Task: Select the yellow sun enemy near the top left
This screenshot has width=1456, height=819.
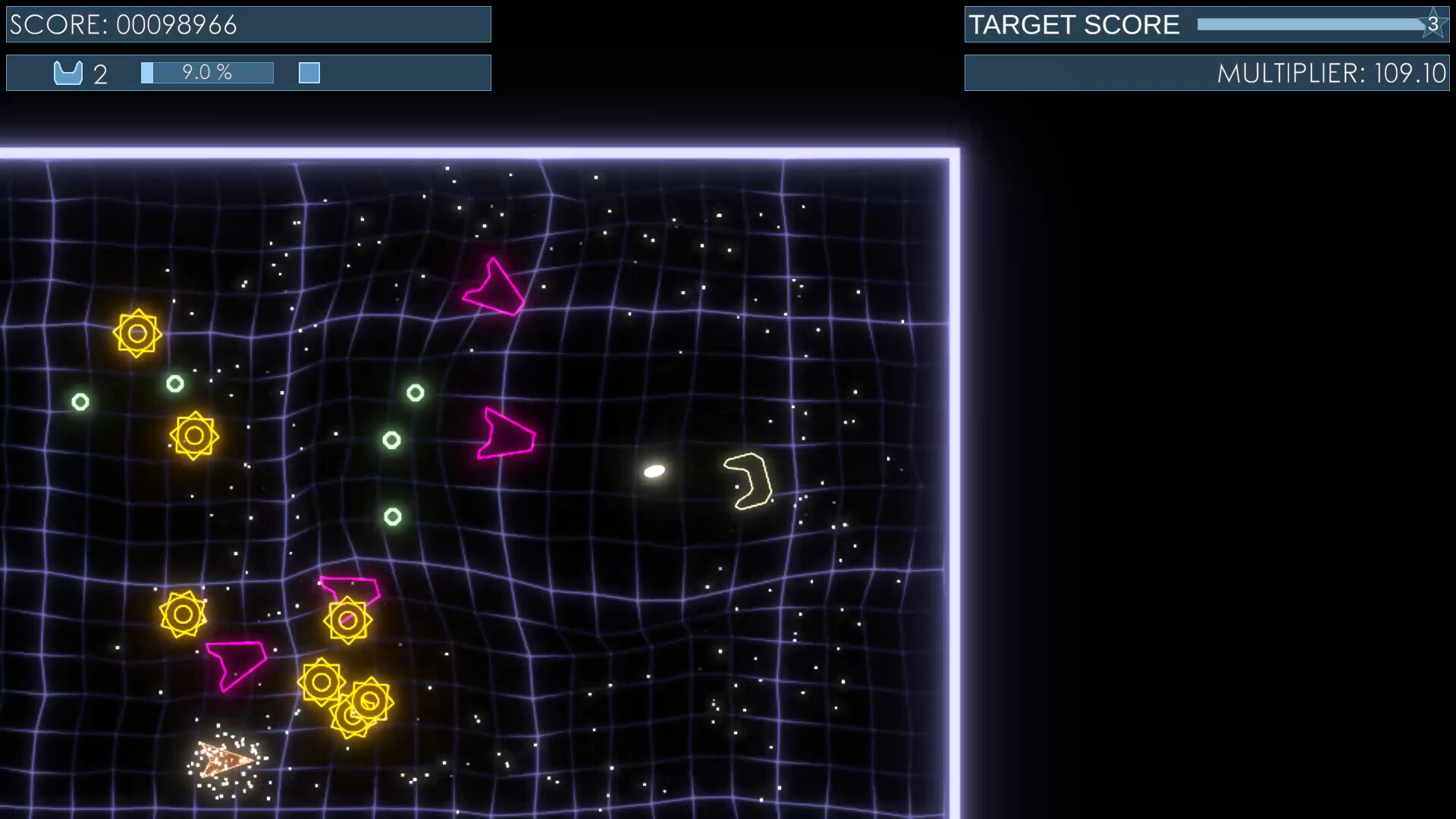Action: 138,332
